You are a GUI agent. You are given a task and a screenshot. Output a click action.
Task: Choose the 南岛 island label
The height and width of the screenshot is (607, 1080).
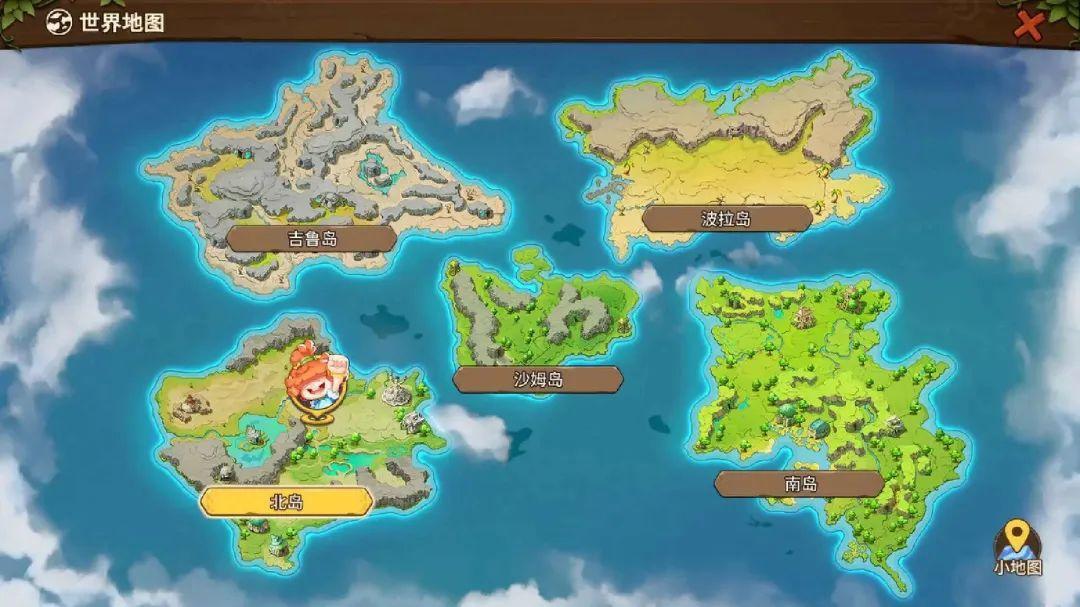[x=800, y=484]
